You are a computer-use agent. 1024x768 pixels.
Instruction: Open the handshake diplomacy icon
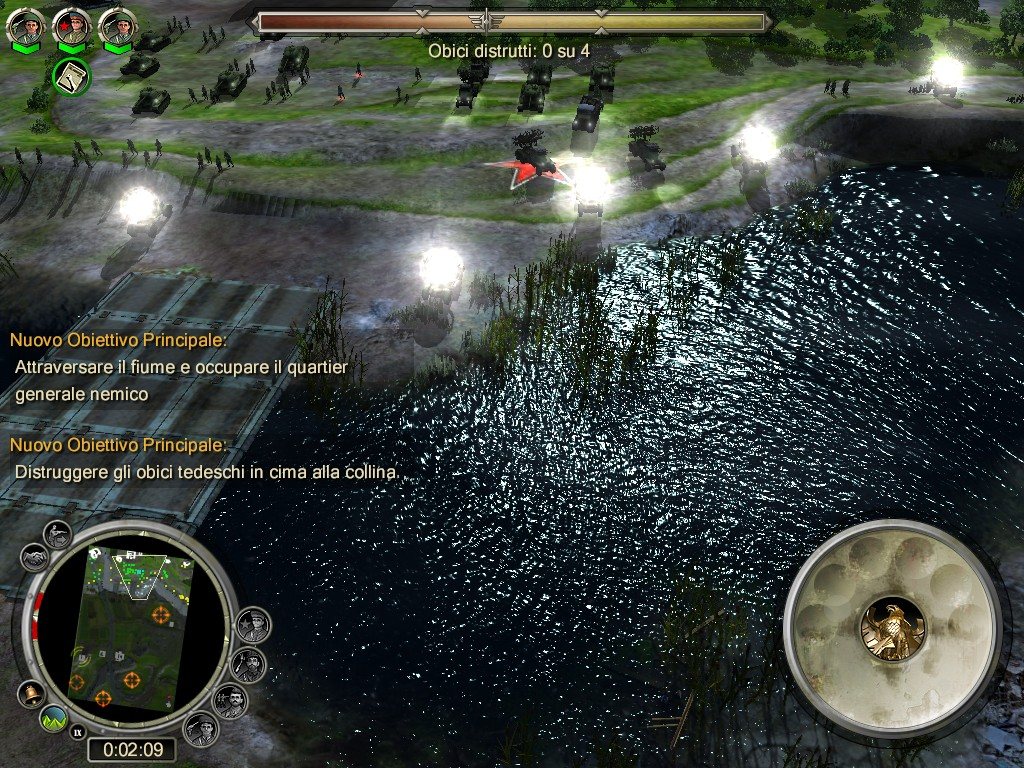coord(34,556)
